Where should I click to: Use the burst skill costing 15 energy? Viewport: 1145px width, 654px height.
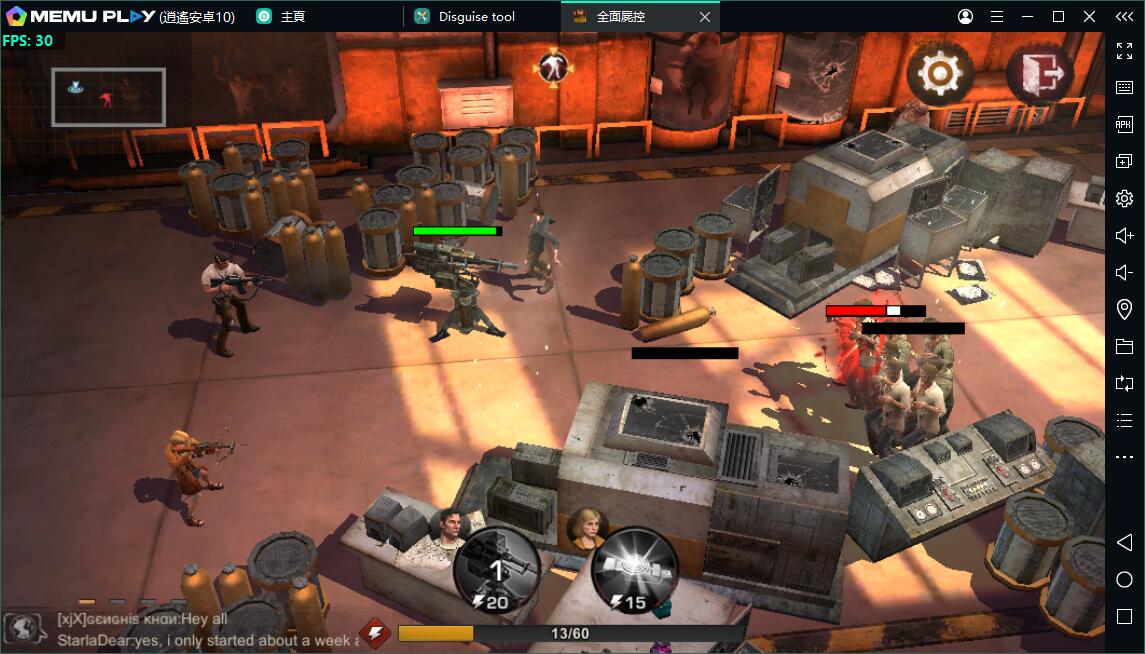pos(634,571)
